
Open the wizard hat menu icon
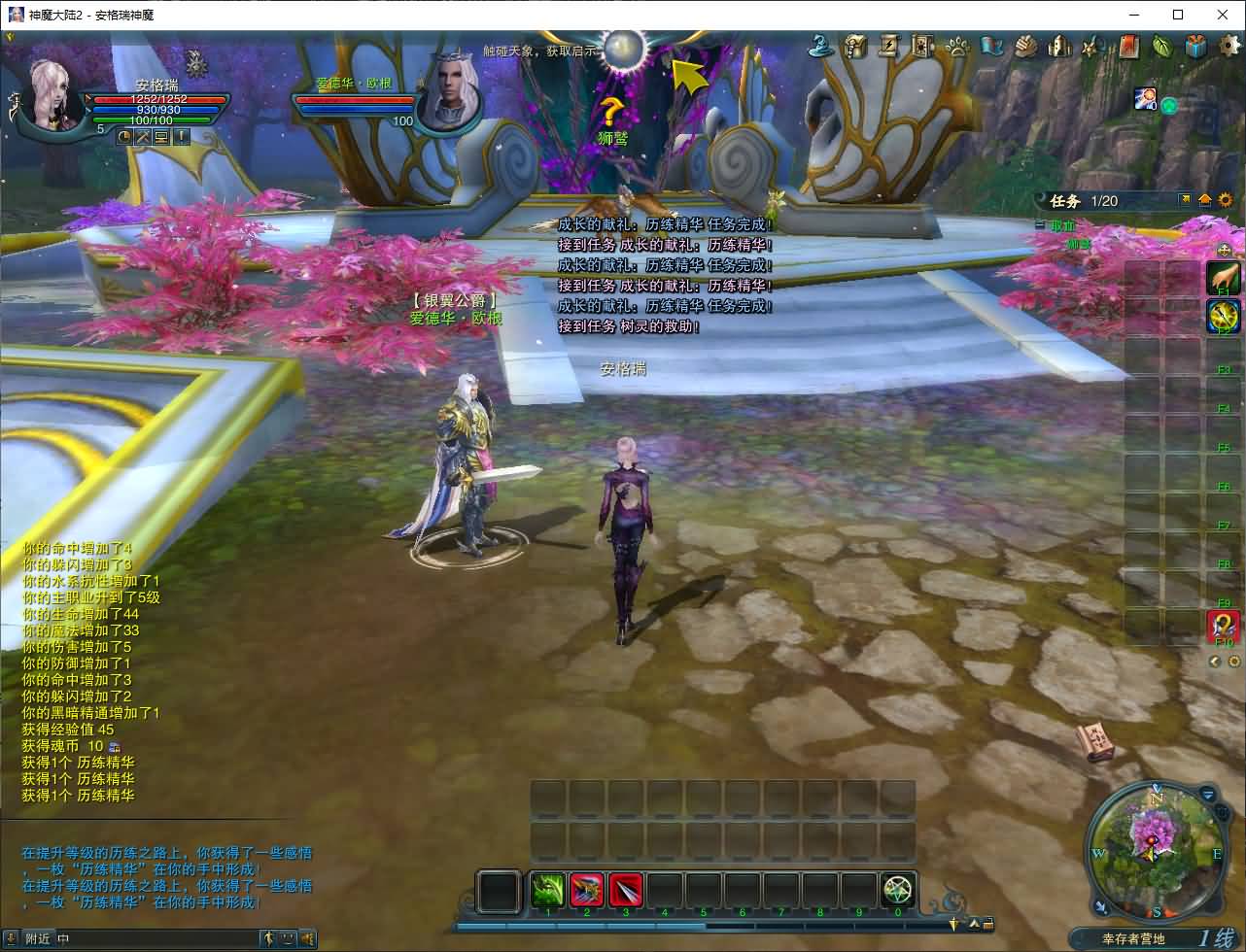coord(824,46)
